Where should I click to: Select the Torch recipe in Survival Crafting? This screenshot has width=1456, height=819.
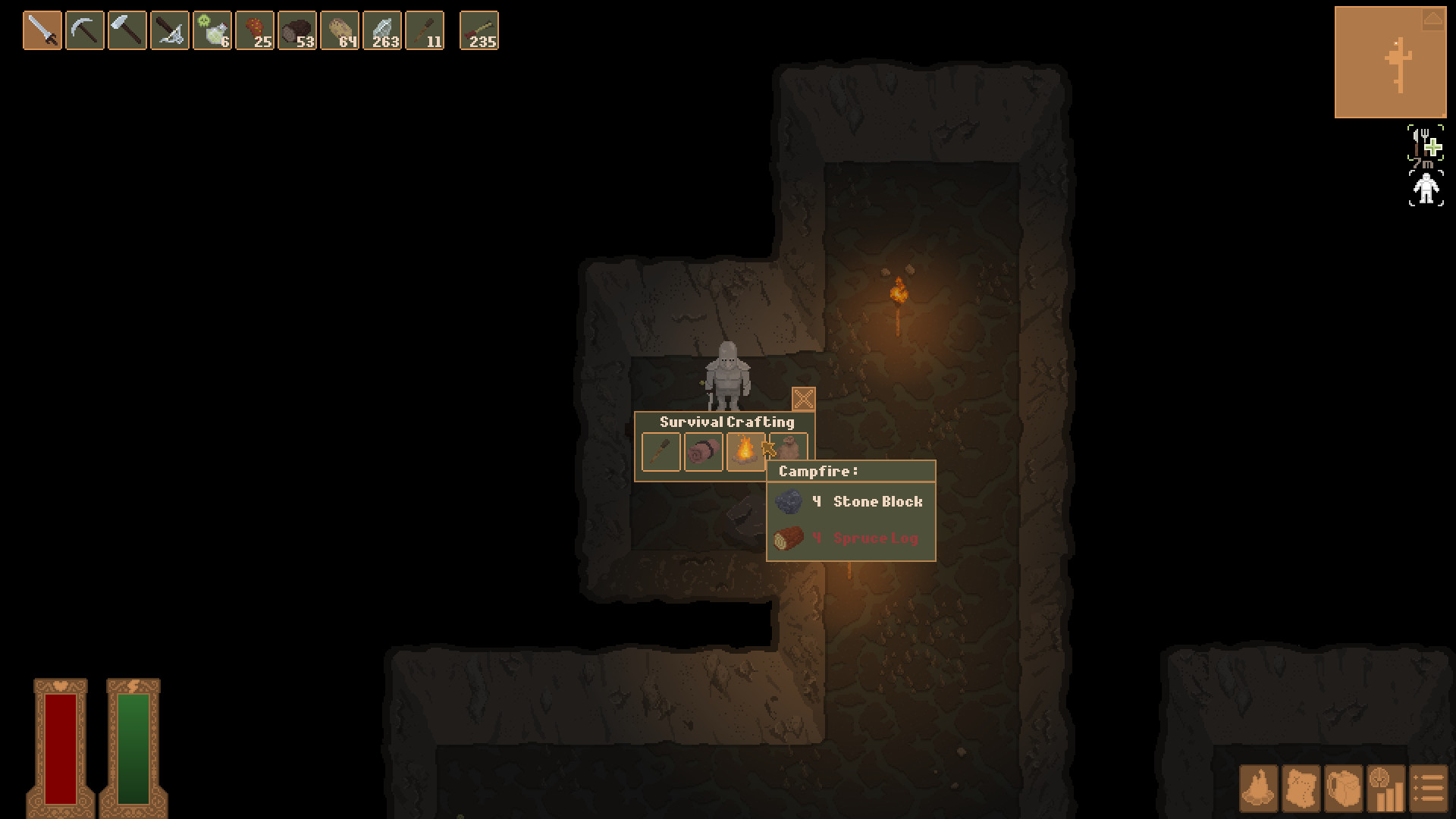coord(661,451)
